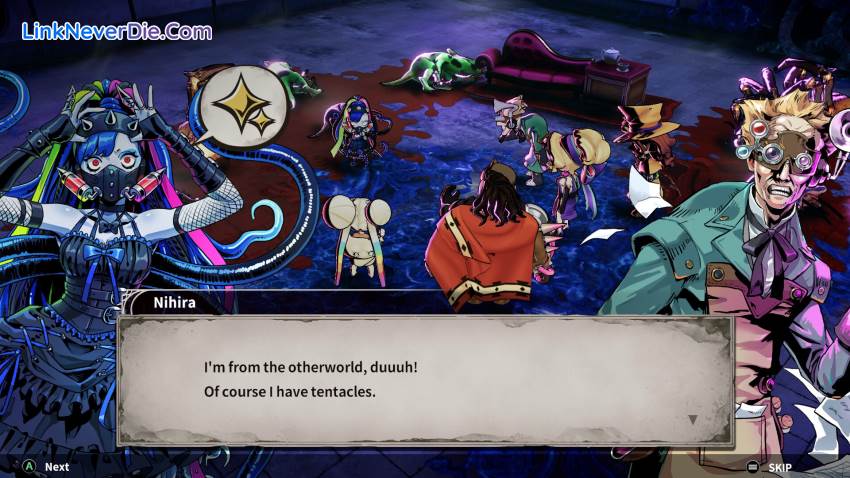
Task: Click the dialogue box continue arrow
Action: coord(693,419)
